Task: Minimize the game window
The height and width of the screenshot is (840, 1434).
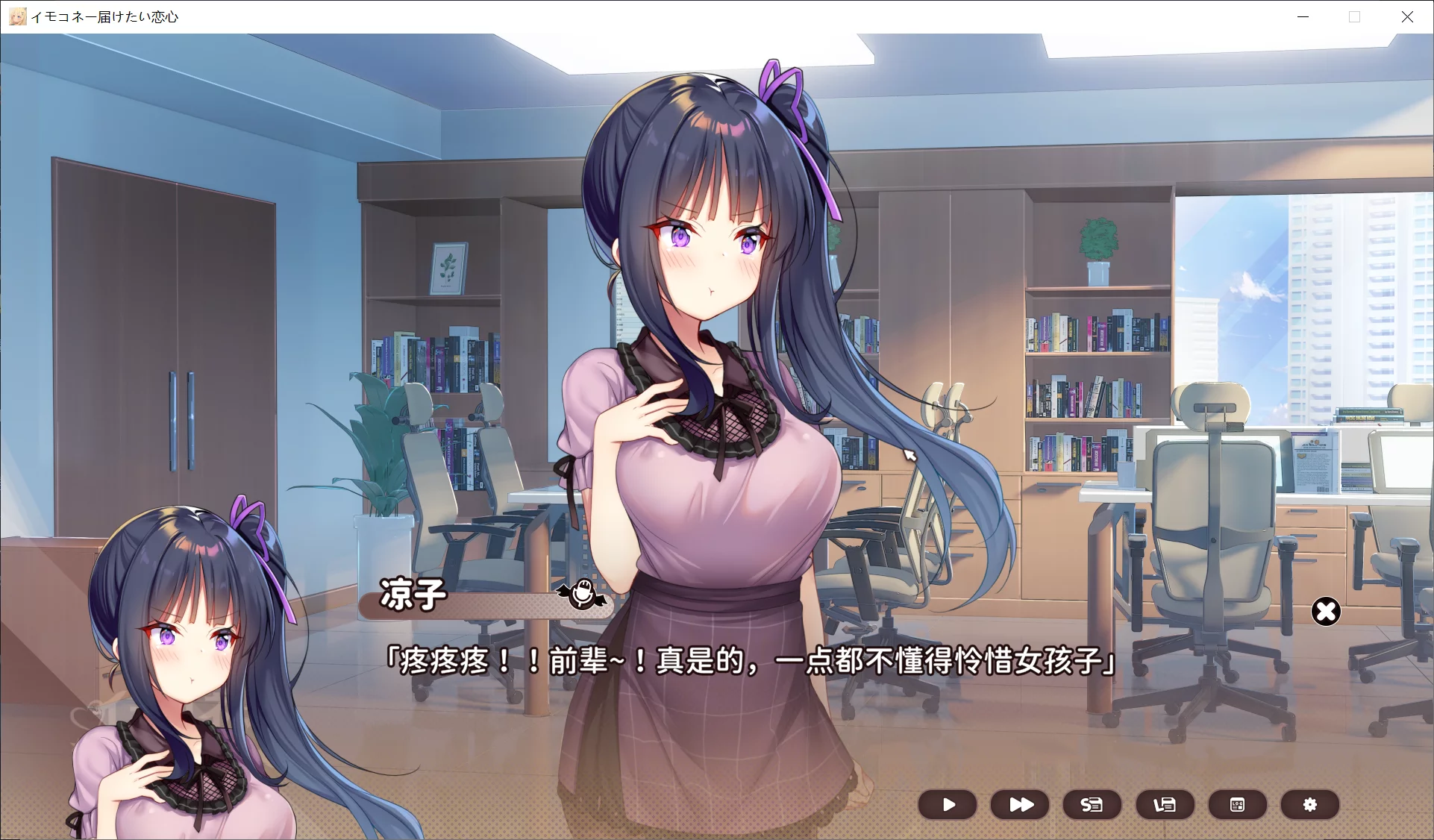Action: click(1302, 16)
